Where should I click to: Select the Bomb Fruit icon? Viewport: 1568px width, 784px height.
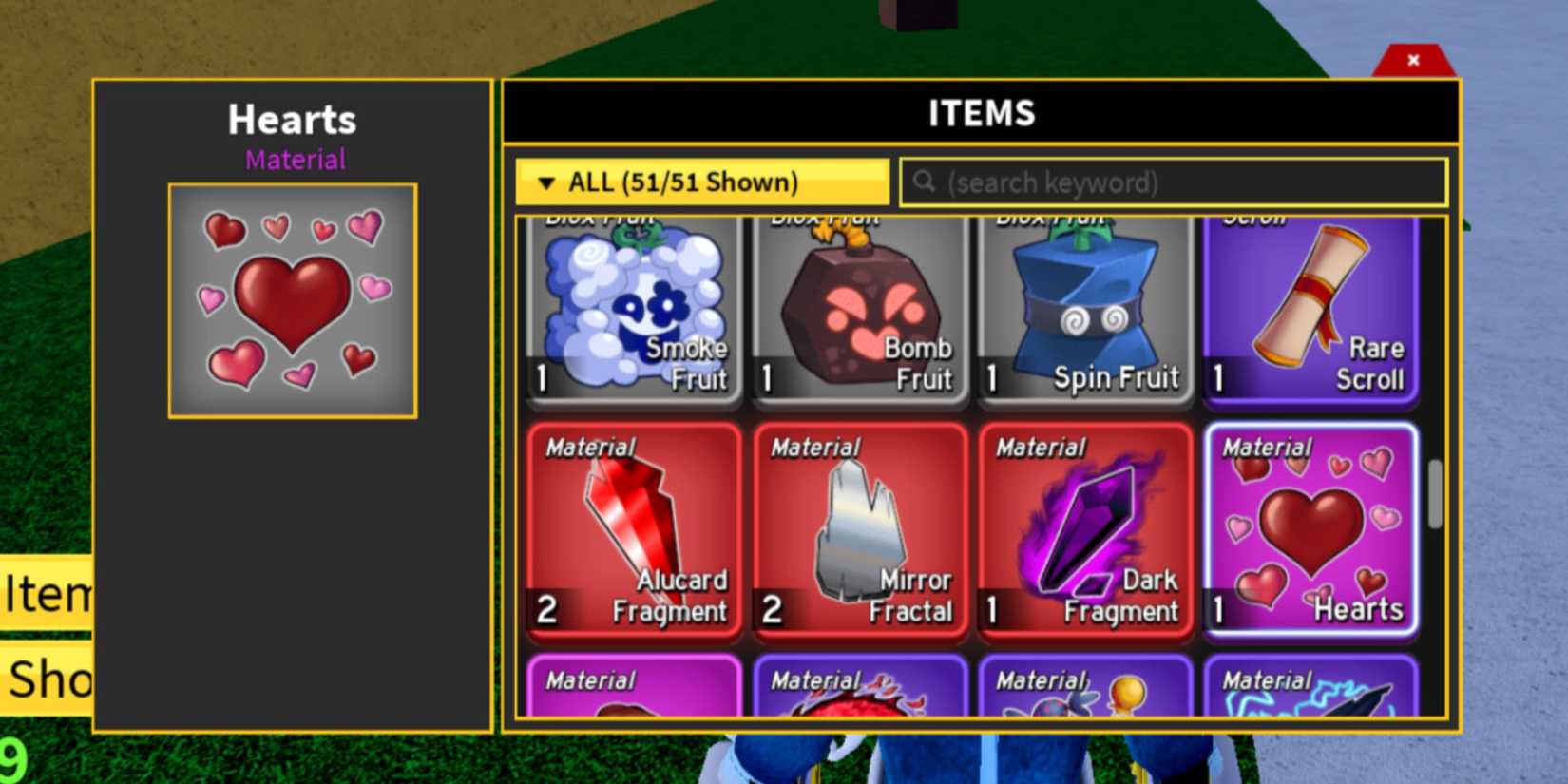[858, 304]
